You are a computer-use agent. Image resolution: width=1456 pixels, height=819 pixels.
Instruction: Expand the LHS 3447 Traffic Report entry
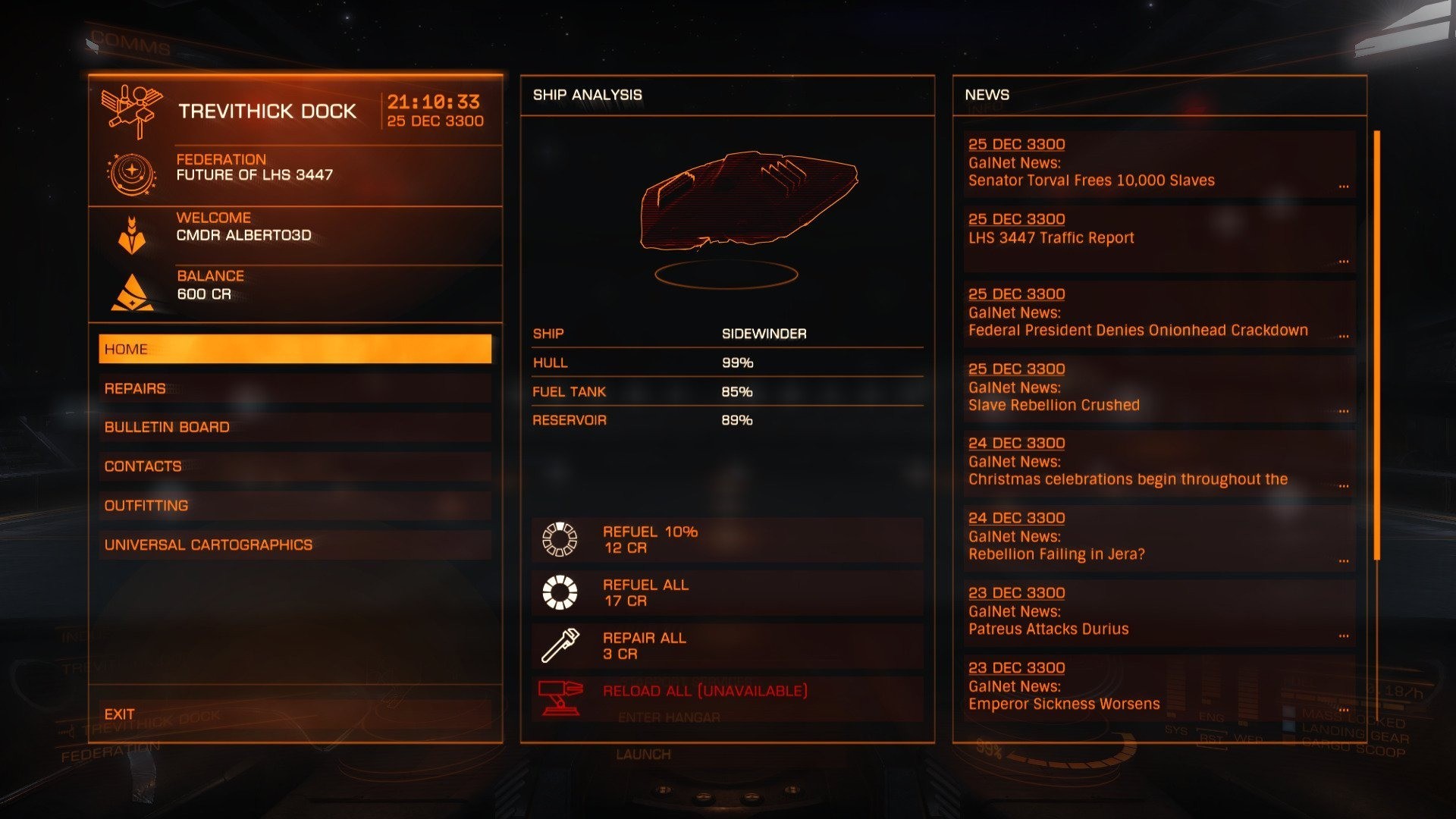coord(1160,237)
